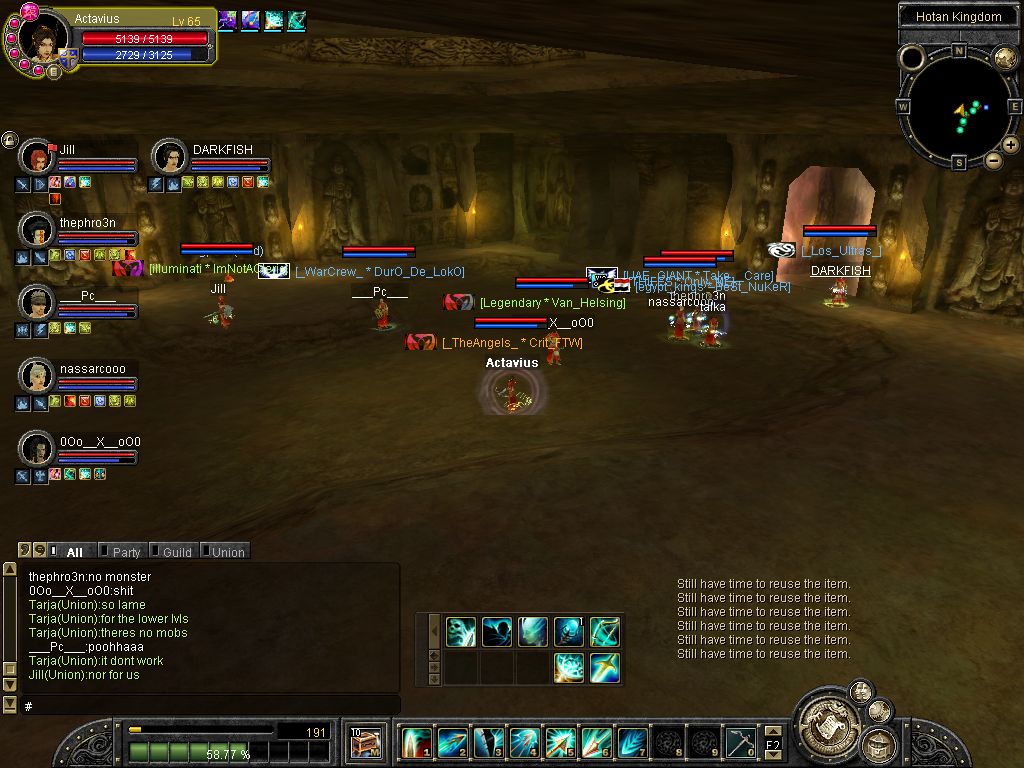Open the world map globe button

coord(1004,58)
